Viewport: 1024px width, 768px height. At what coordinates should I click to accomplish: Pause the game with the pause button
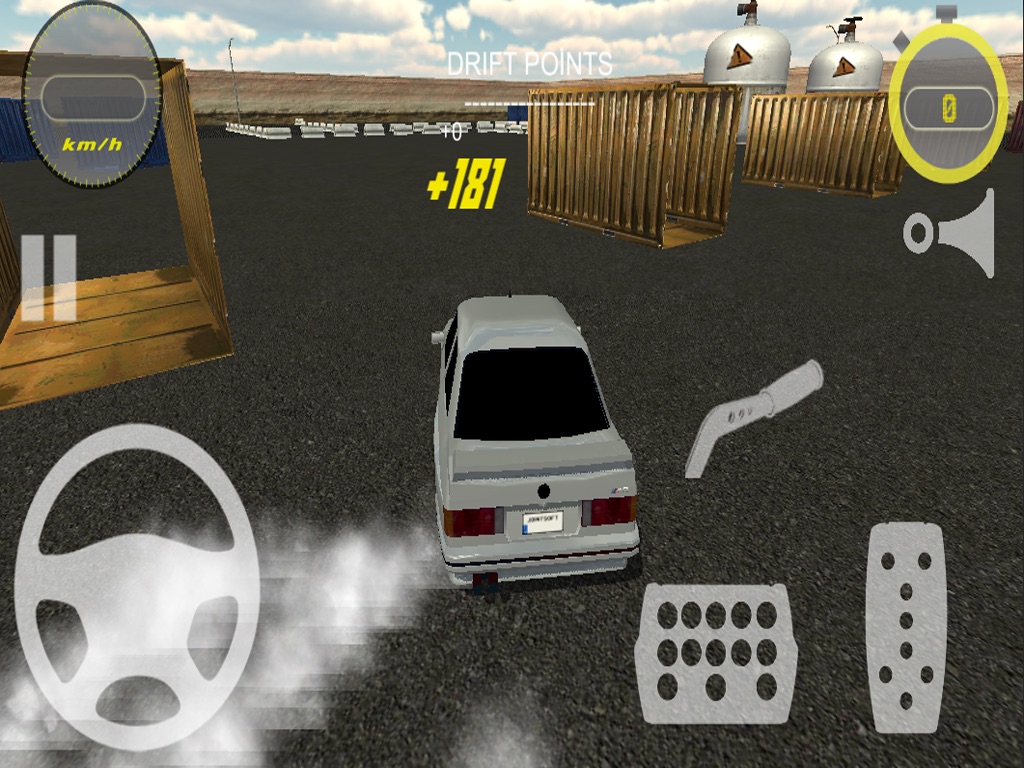(x=48, y=278)
